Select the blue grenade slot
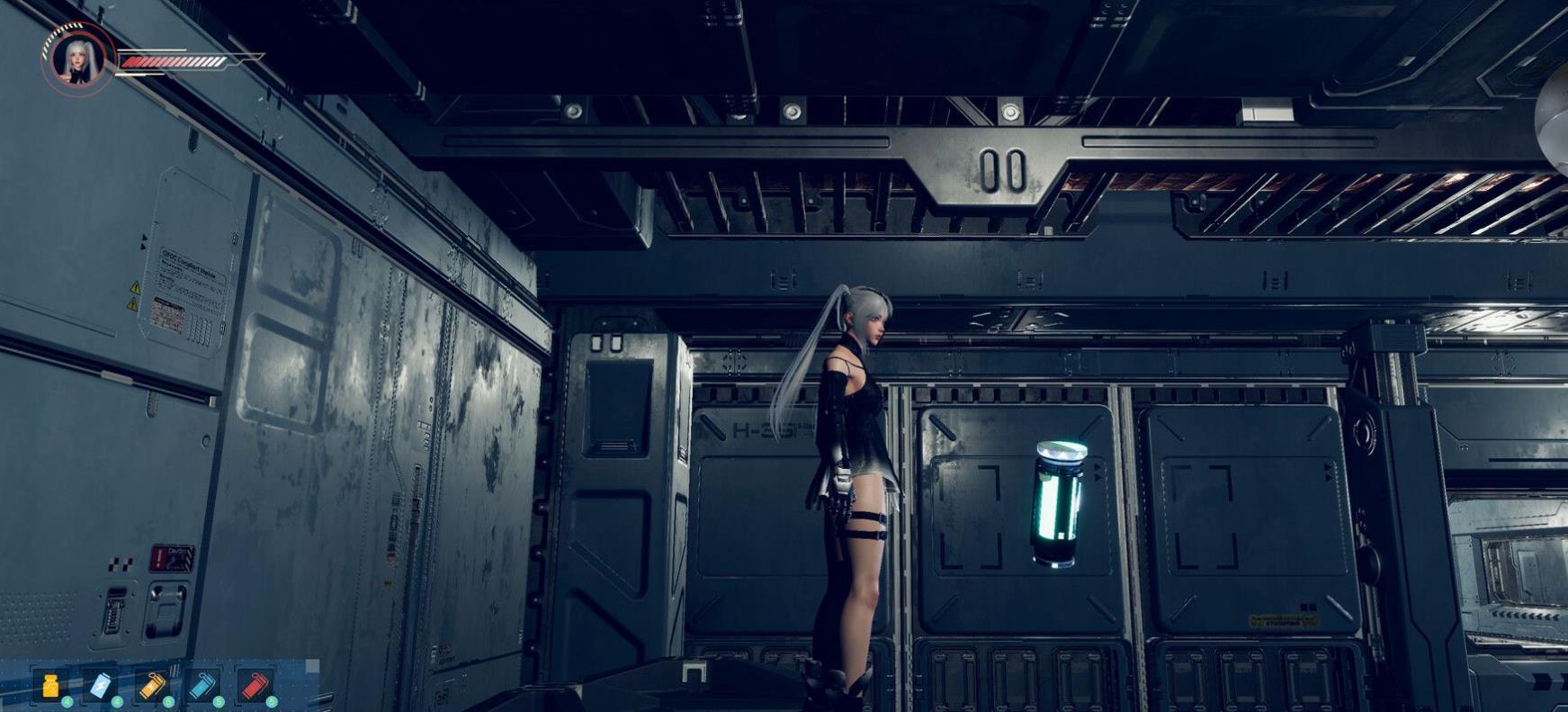The height and width of the screenshot is (712, 1568). click(203, 686)
